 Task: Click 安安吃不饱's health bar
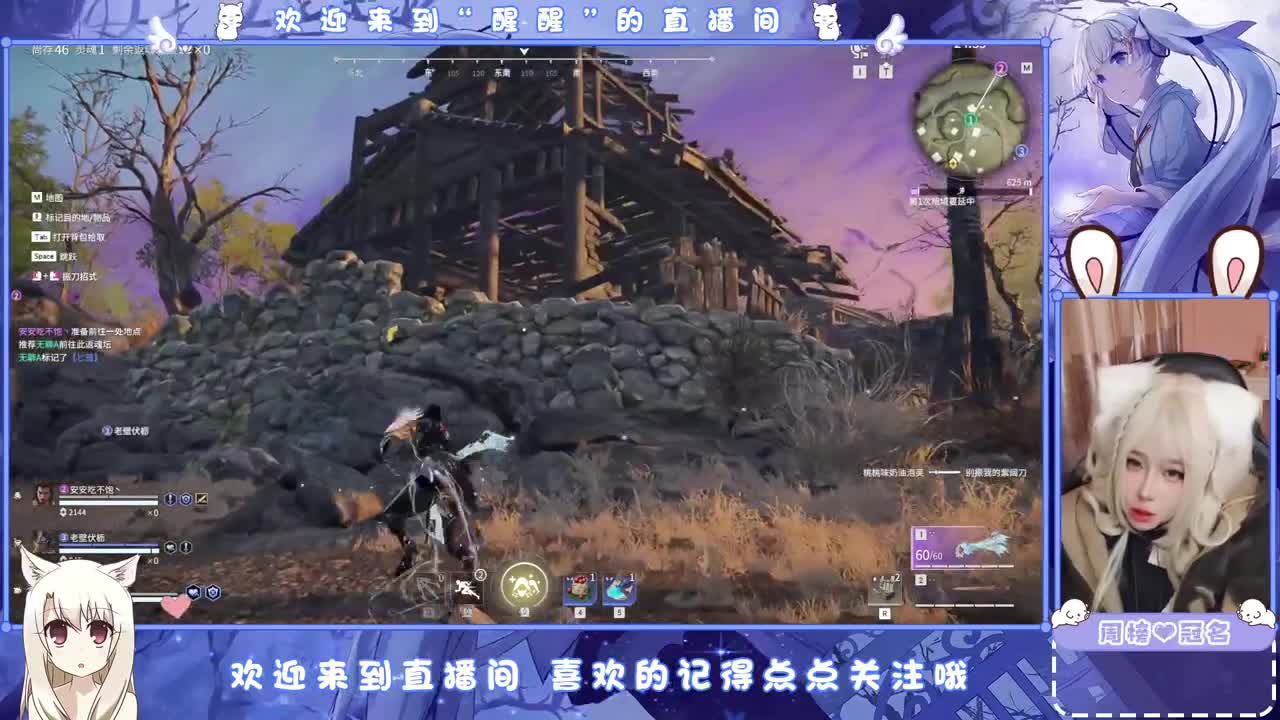pos(108,501)
